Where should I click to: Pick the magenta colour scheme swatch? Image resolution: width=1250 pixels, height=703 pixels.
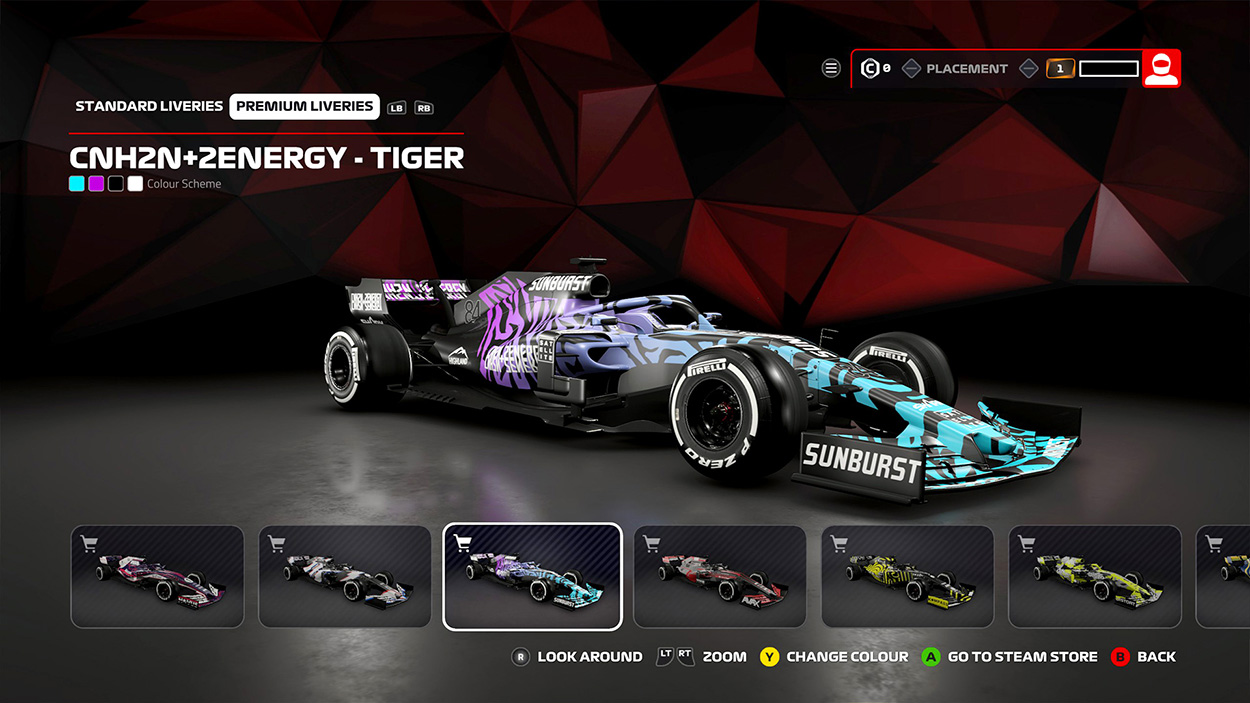coord(96,184)
